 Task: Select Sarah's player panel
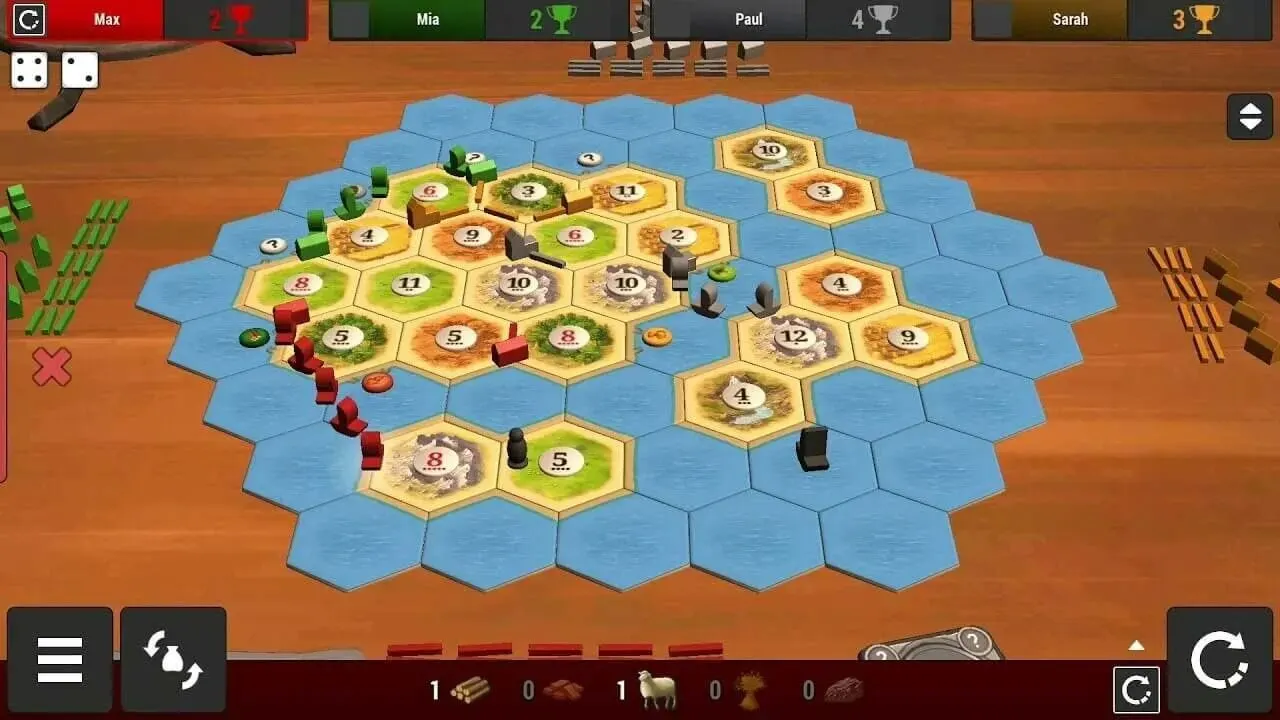[x=1070, y=18]
